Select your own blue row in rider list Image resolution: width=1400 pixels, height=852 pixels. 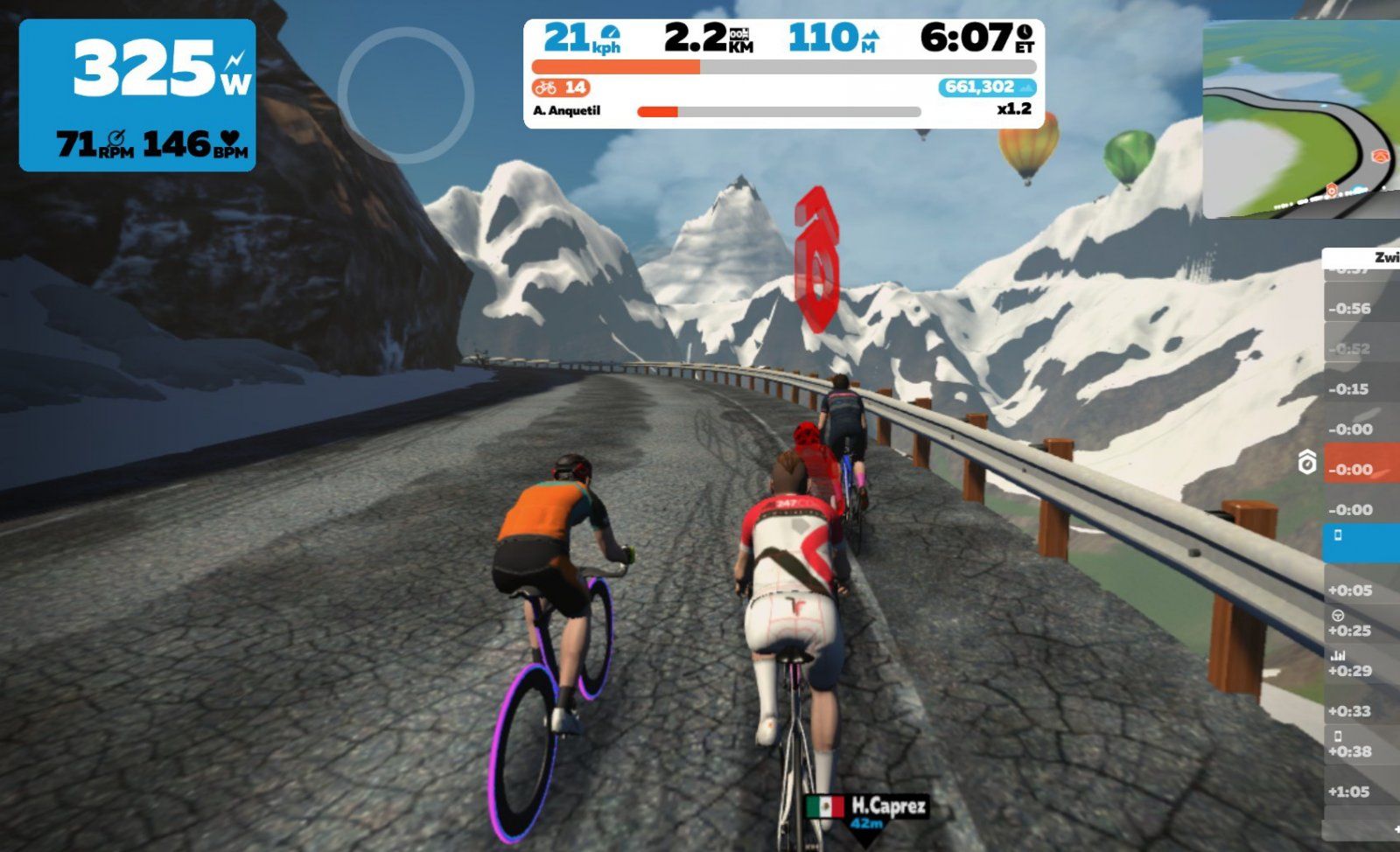(1361, 542)
